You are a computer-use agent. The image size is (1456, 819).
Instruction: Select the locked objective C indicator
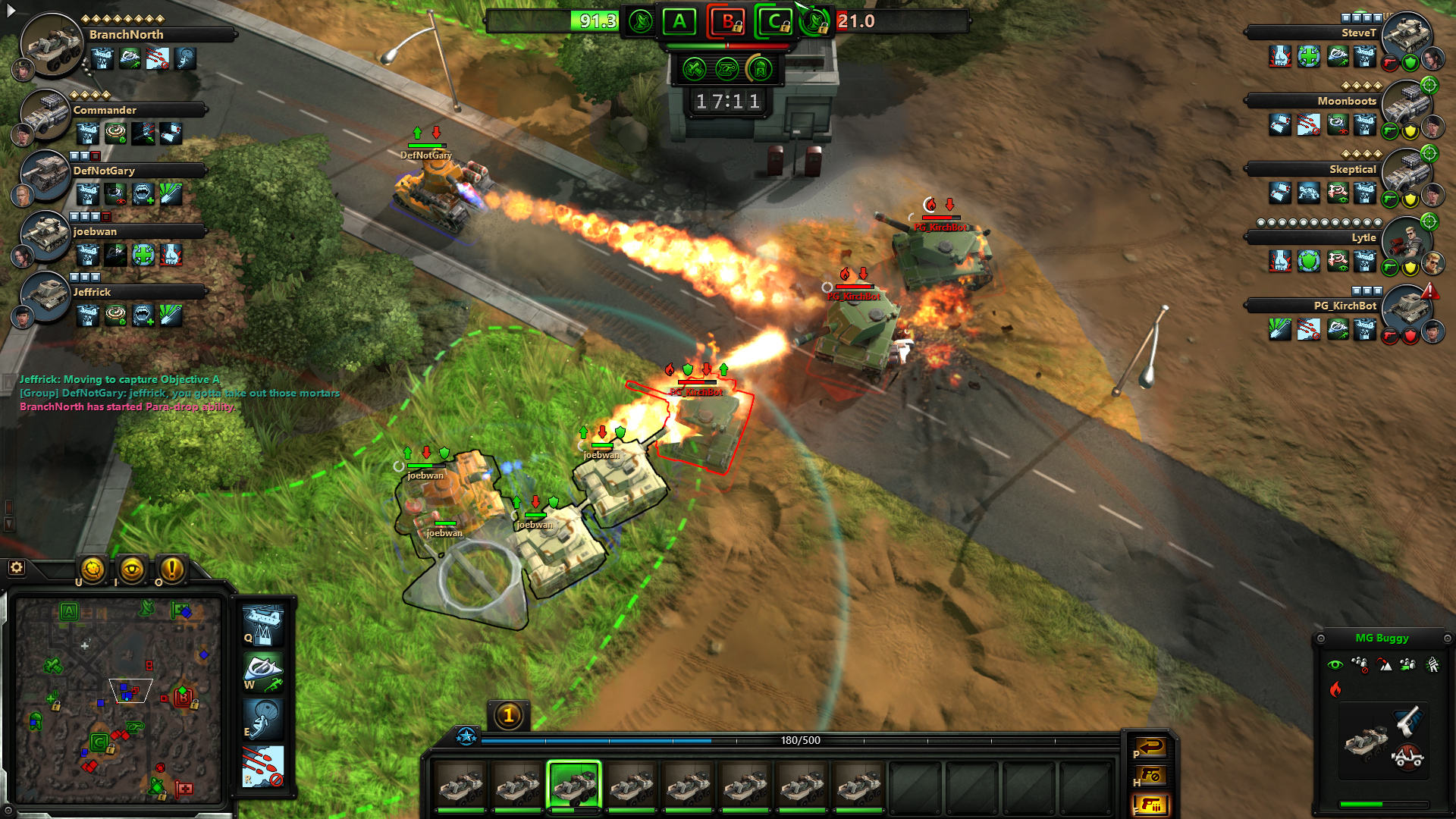[775, 22]
